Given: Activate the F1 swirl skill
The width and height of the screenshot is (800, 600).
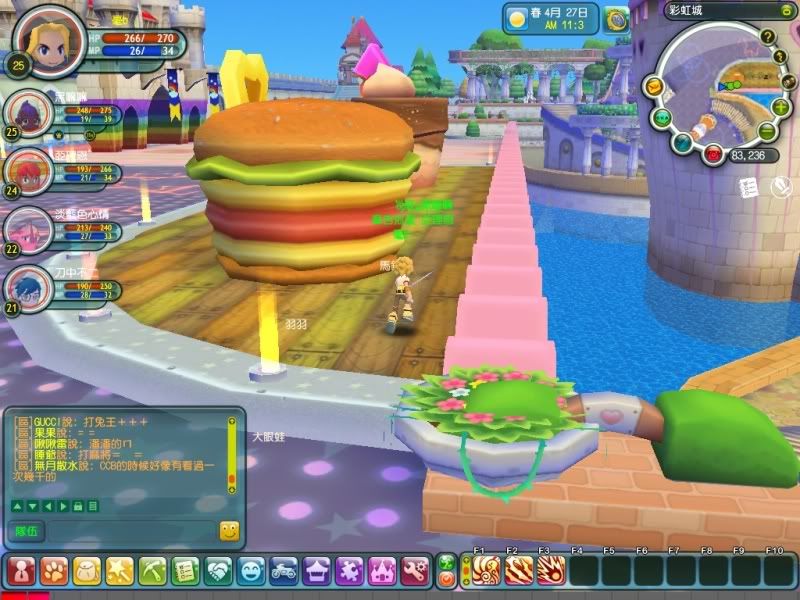Looking at the screenshot, I should [x=485, y=570].
